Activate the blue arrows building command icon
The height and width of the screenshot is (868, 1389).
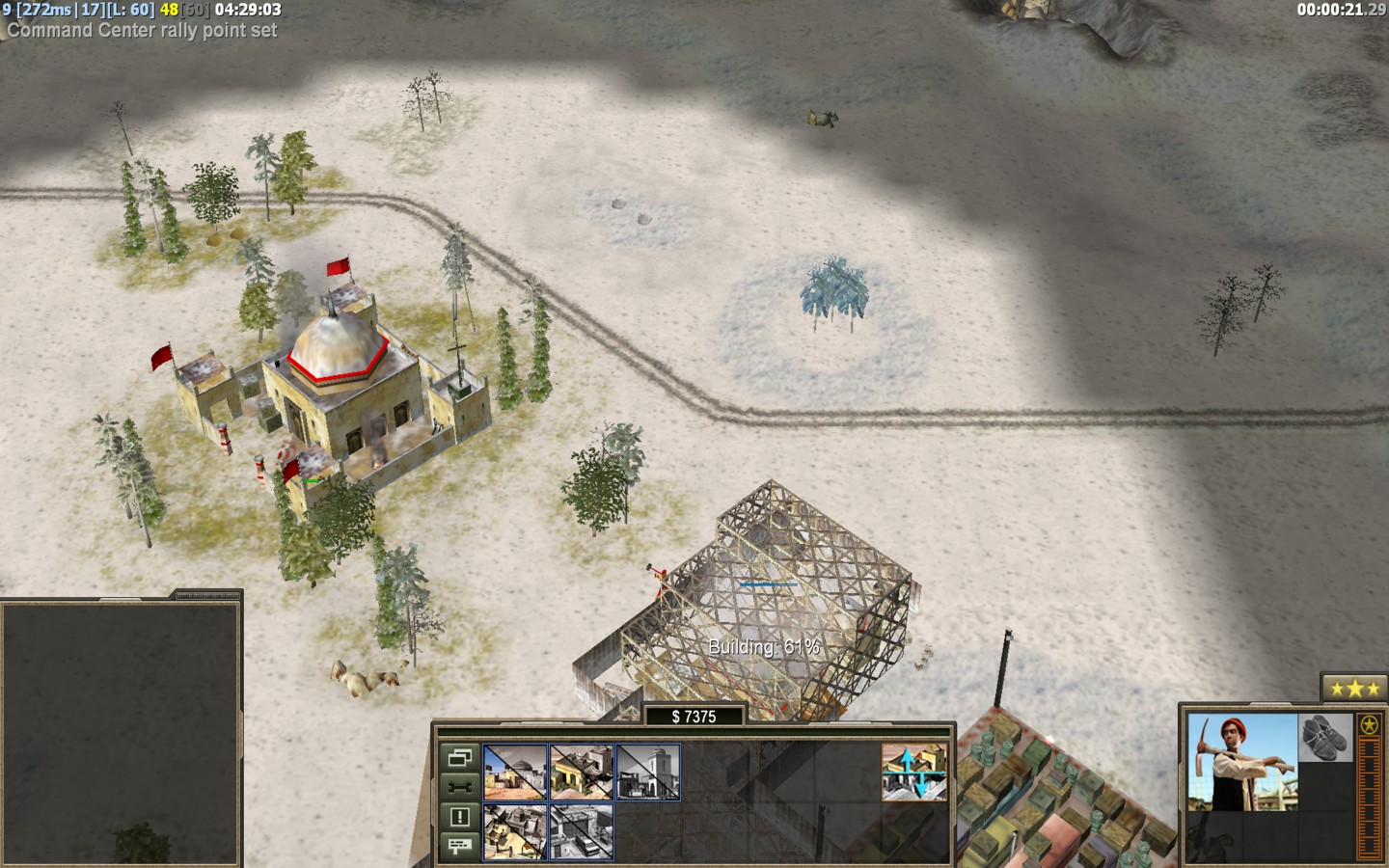(x=913, y=772)
